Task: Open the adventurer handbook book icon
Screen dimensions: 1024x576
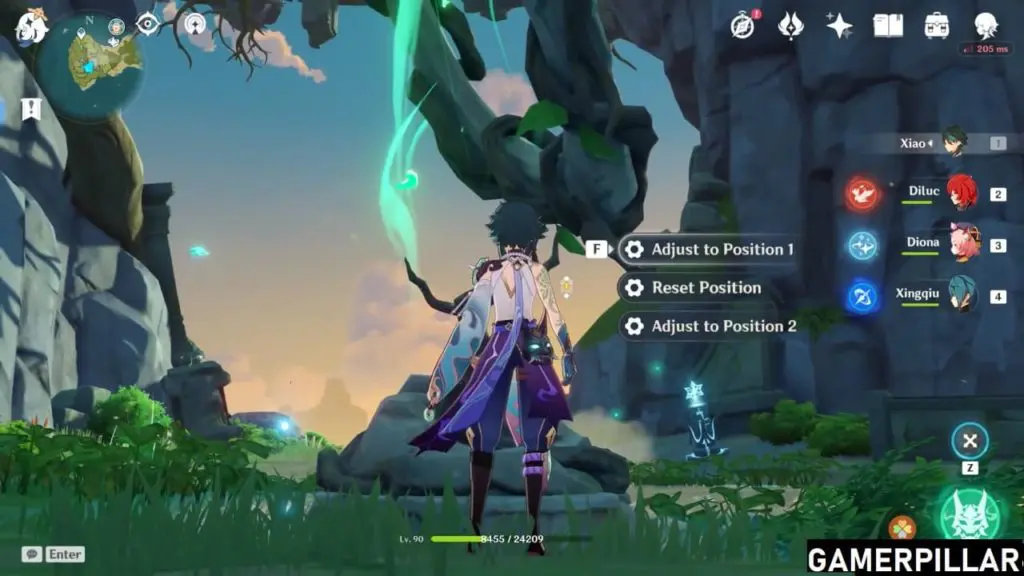Action: pos(887,25)
